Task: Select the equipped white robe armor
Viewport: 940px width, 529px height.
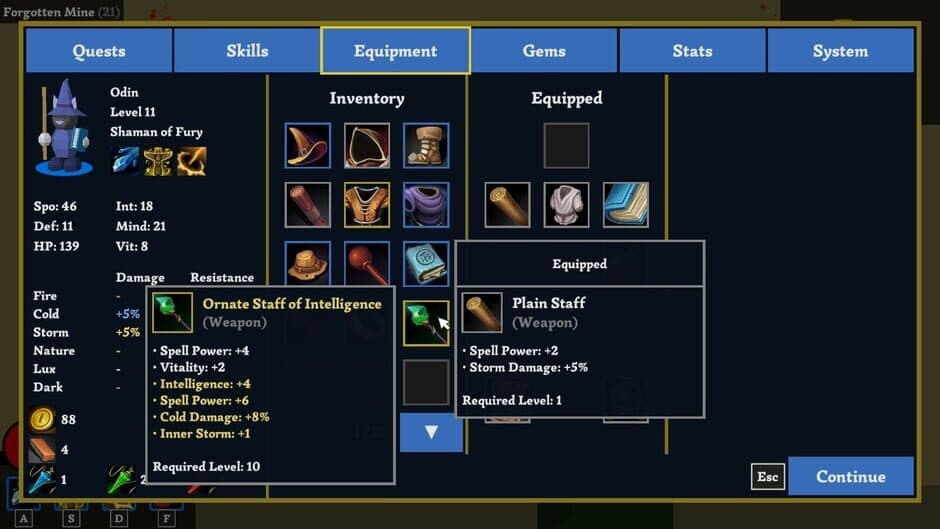Action: (567, 204)
